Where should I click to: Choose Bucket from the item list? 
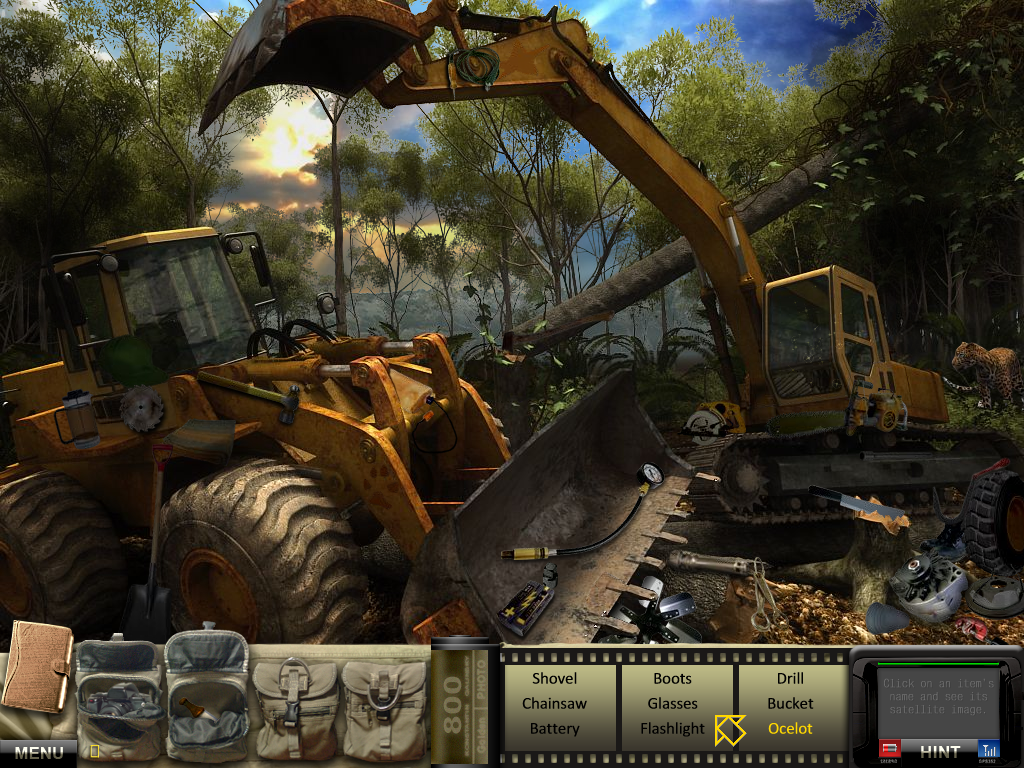tap(790, 703)
